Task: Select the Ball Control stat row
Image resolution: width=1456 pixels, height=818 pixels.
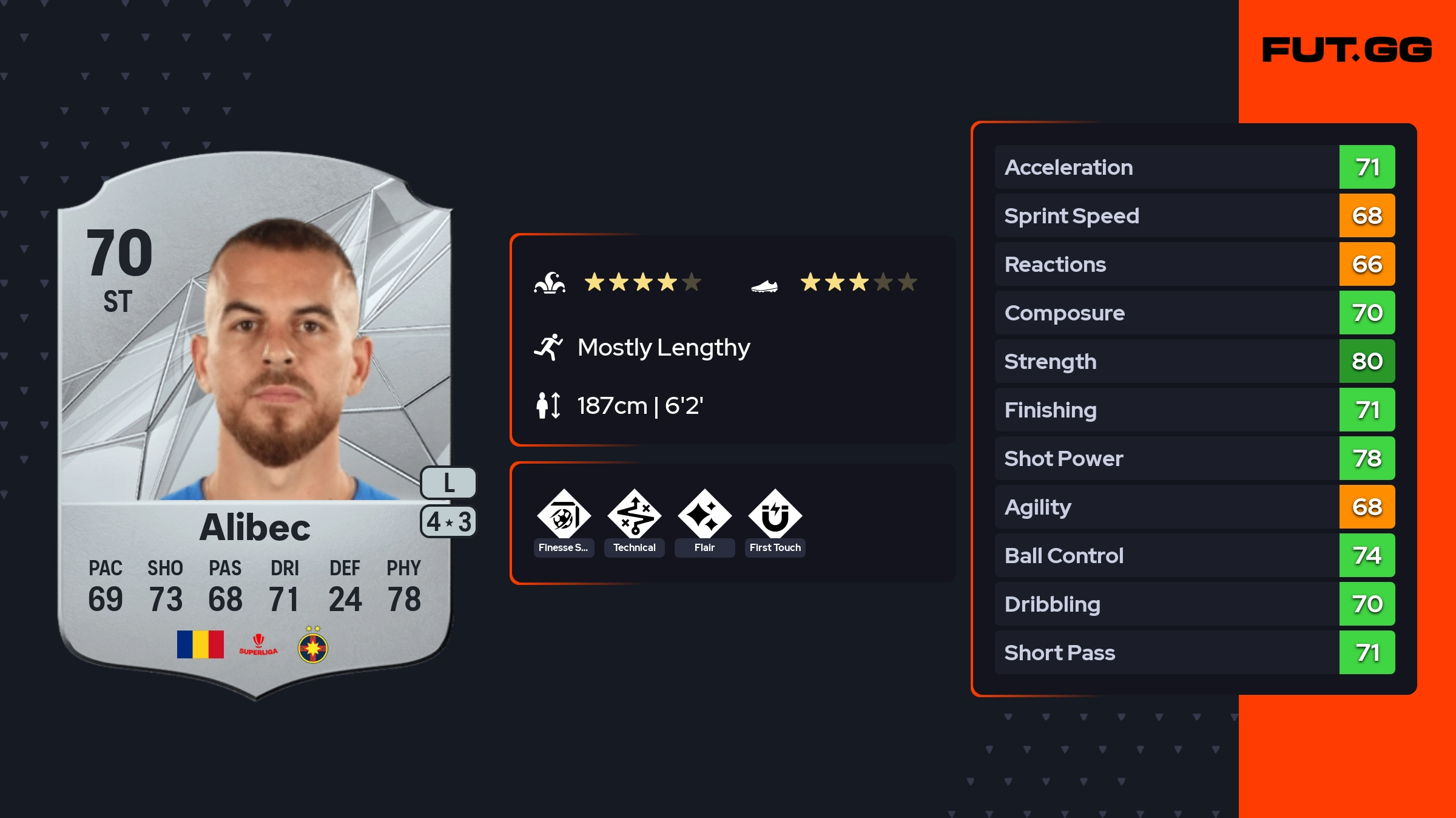Action: click(x=1194, y=555)
